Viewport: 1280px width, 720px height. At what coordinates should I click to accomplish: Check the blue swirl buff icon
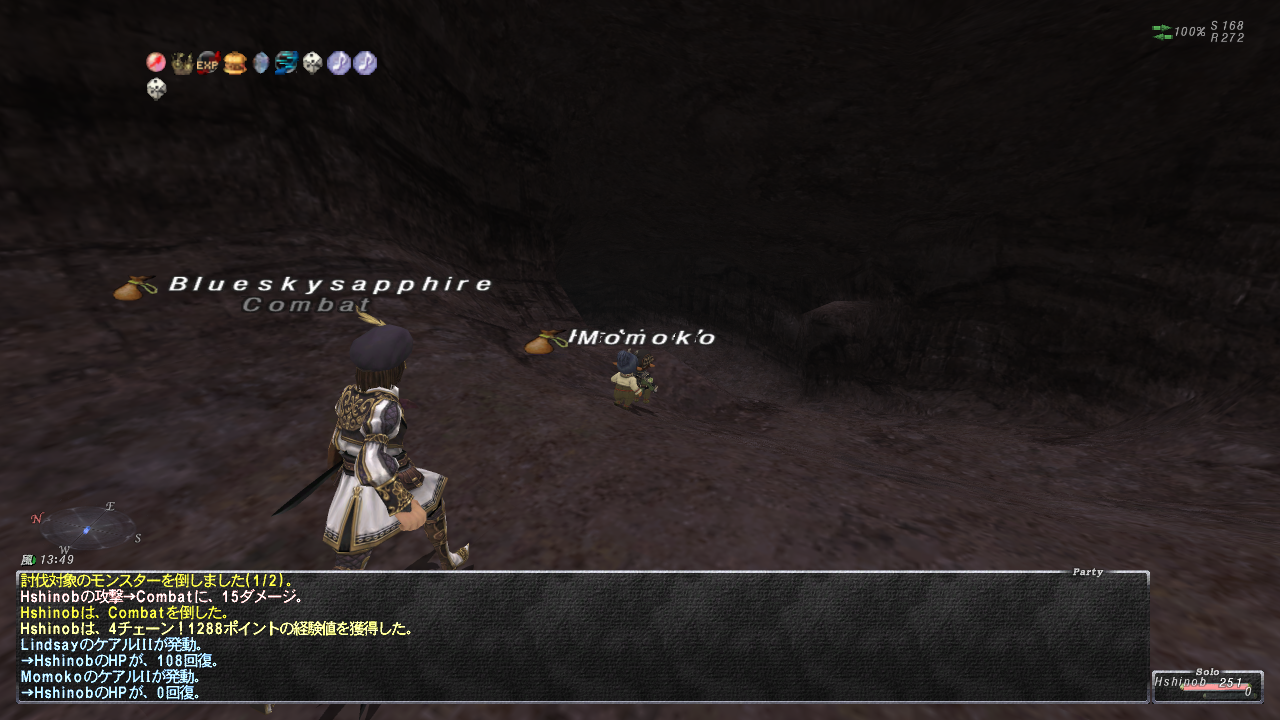click(x=286, y=63)
